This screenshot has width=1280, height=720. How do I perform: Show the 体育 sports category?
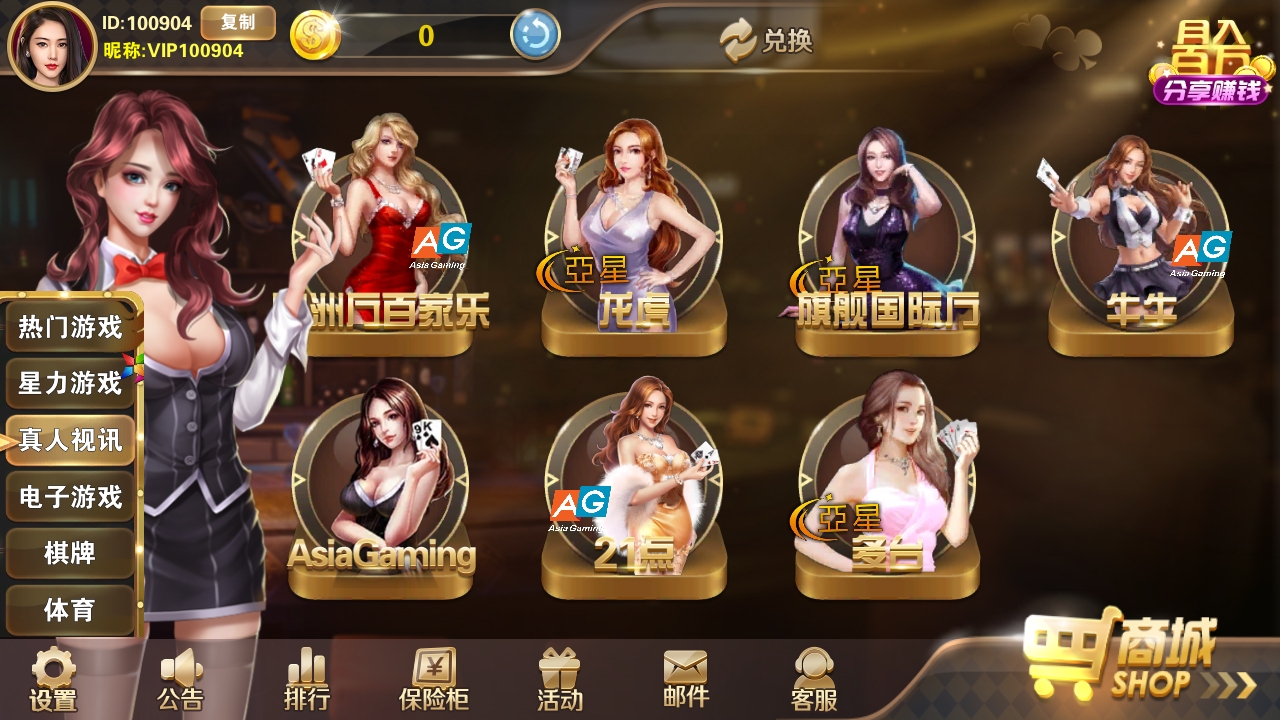[x=70, y=609]
